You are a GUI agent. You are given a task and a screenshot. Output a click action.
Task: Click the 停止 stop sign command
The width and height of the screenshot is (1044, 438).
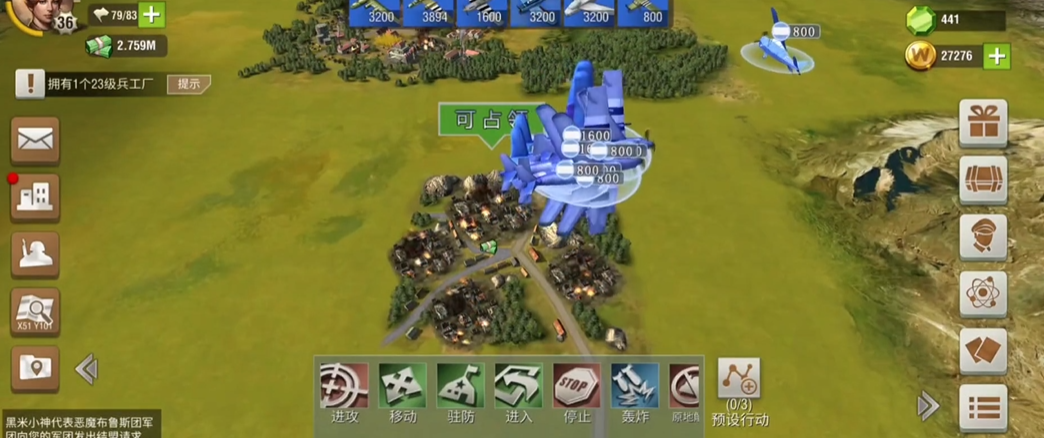click(576, 386)
